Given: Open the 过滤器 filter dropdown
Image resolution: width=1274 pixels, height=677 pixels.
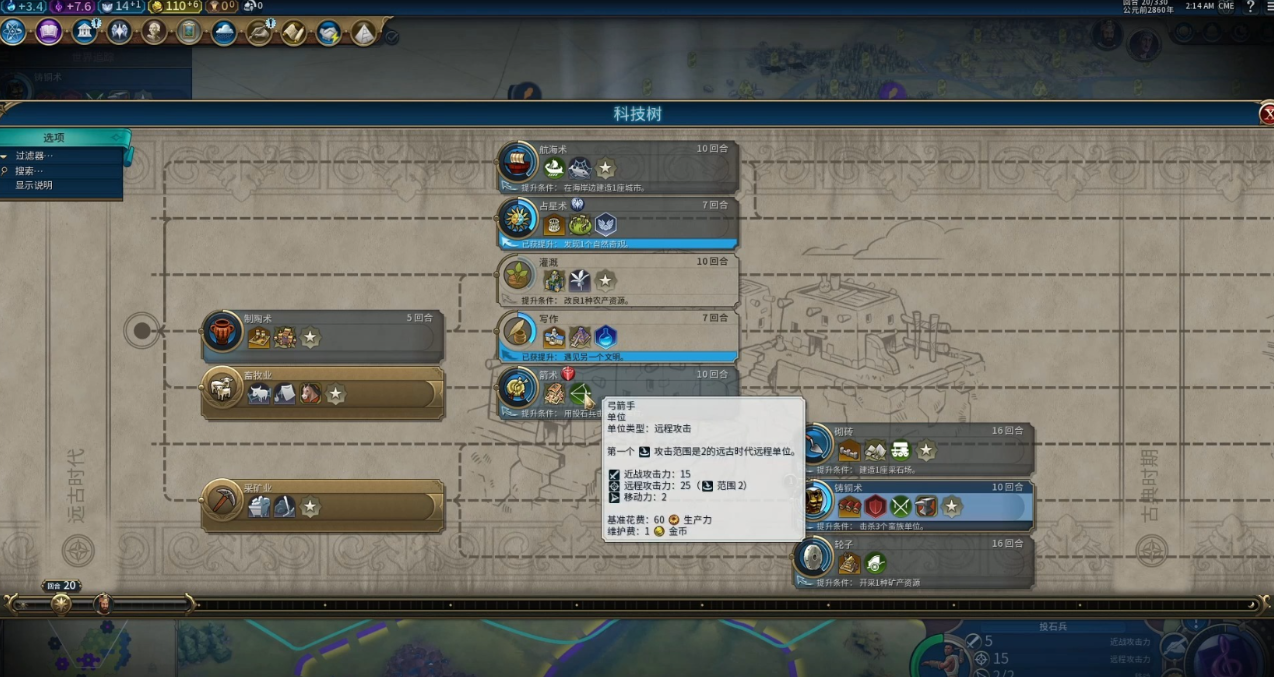Looking at the screenshot, I should (x=35, y=156).
